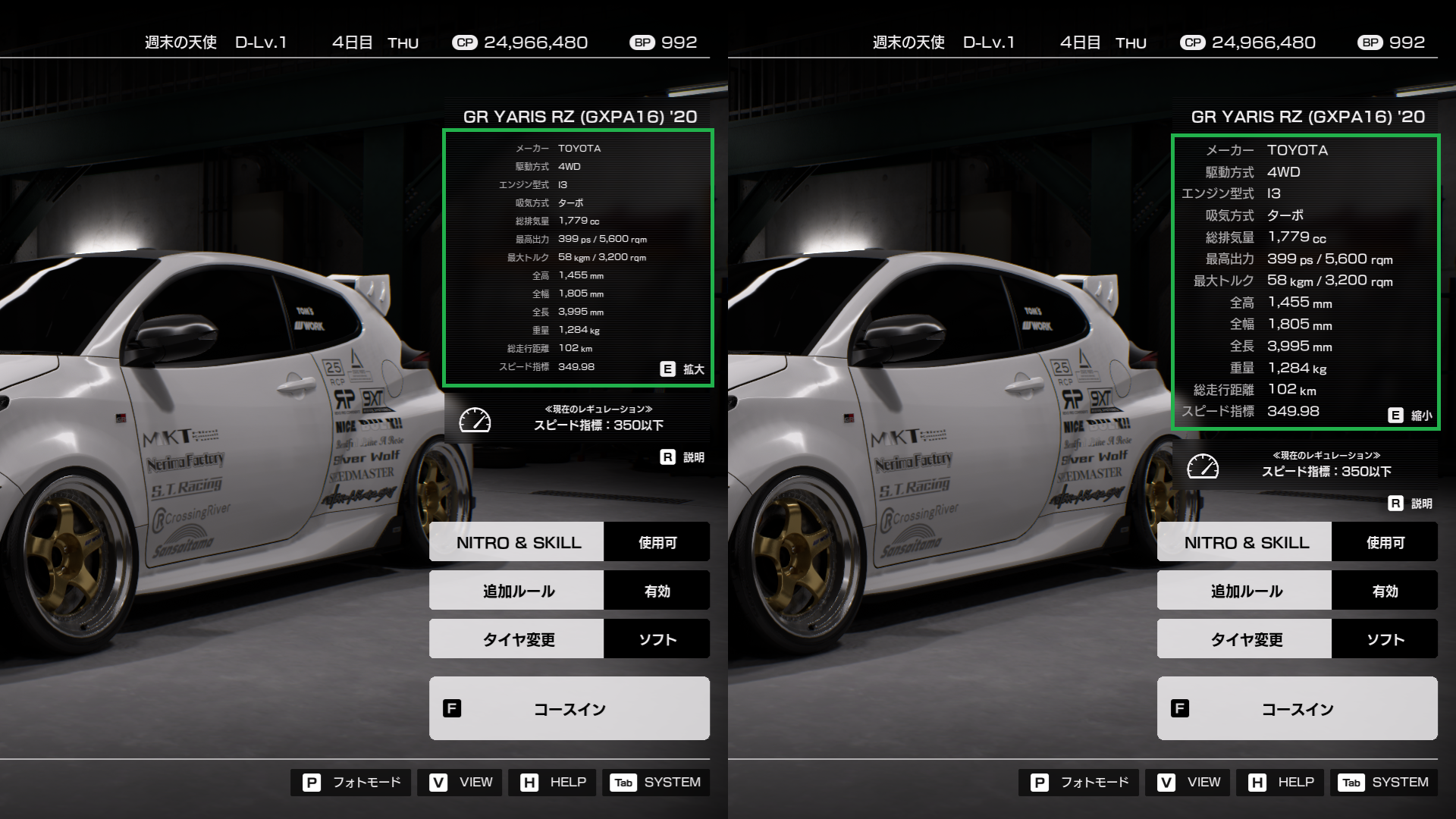Viewport: 1456px width, 819px height.
Task: Click VIEW below the enlarged-specs view
Action: tap(1189, 783)
